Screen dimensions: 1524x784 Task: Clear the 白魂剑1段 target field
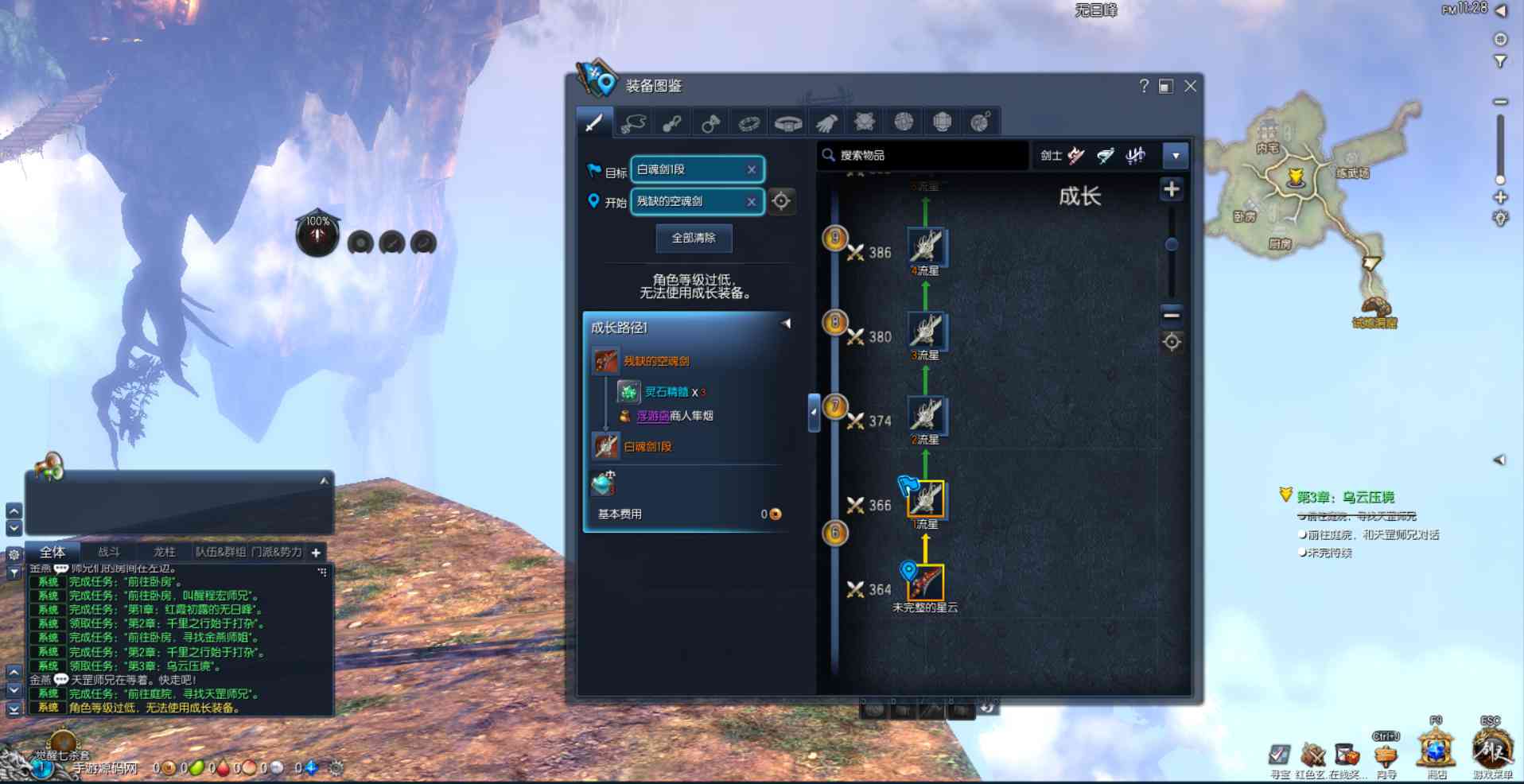click(x=751, y=169)
